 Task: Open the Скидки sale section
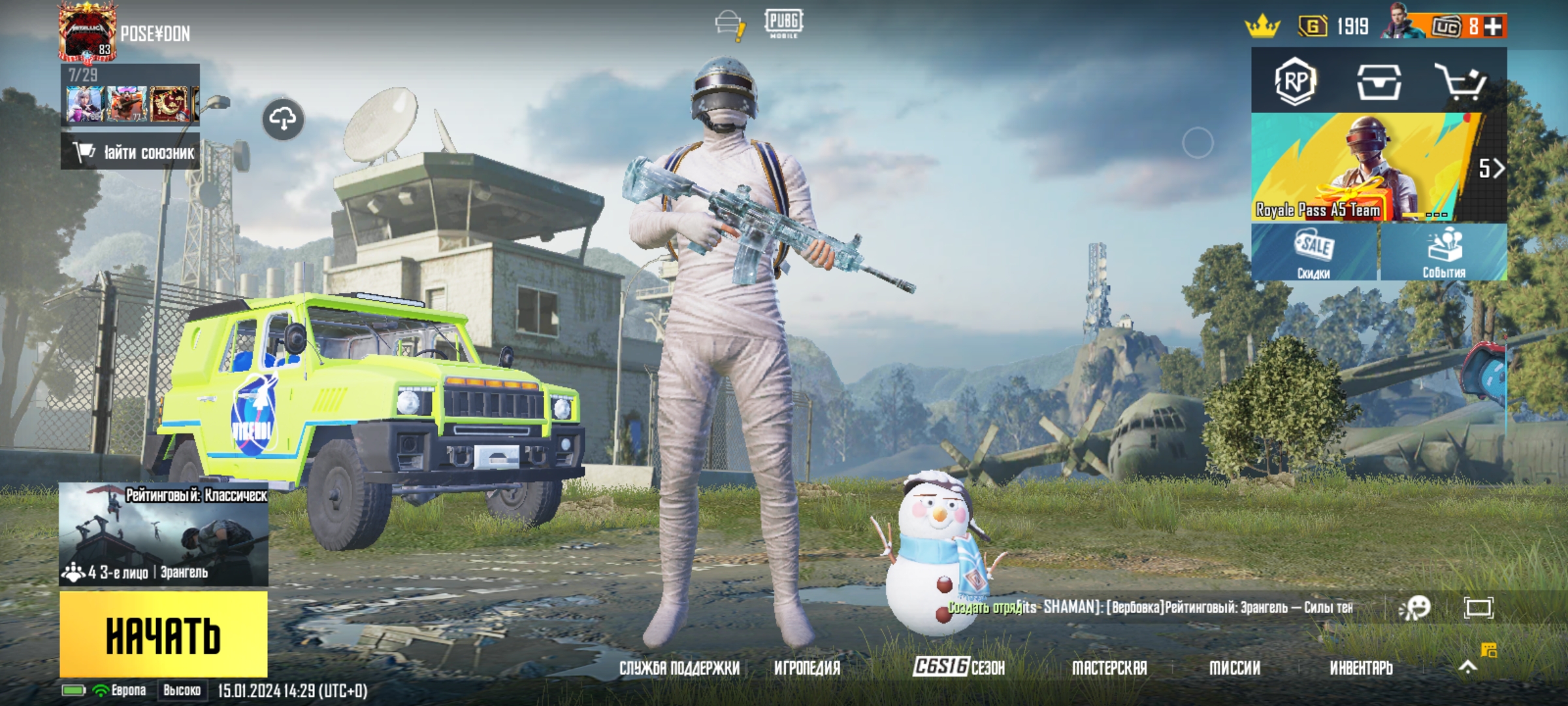click(x=1315, y=253)
